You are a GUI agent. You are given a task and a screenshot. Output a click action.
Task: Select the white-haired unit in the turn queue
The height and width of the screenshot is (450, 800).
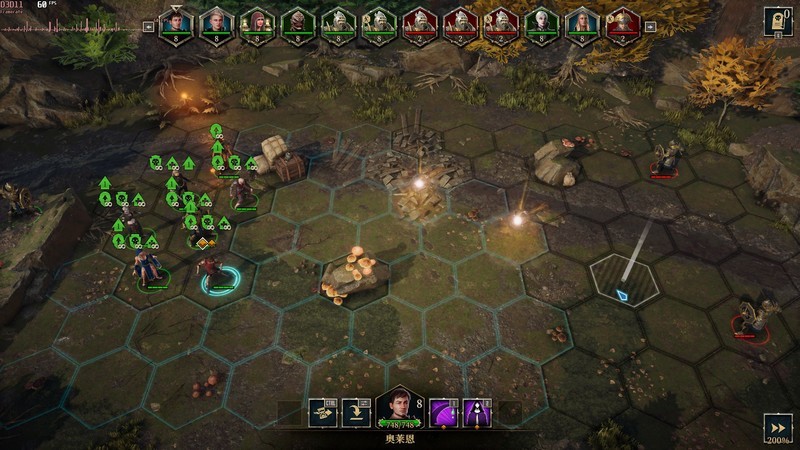coord(541,25)
